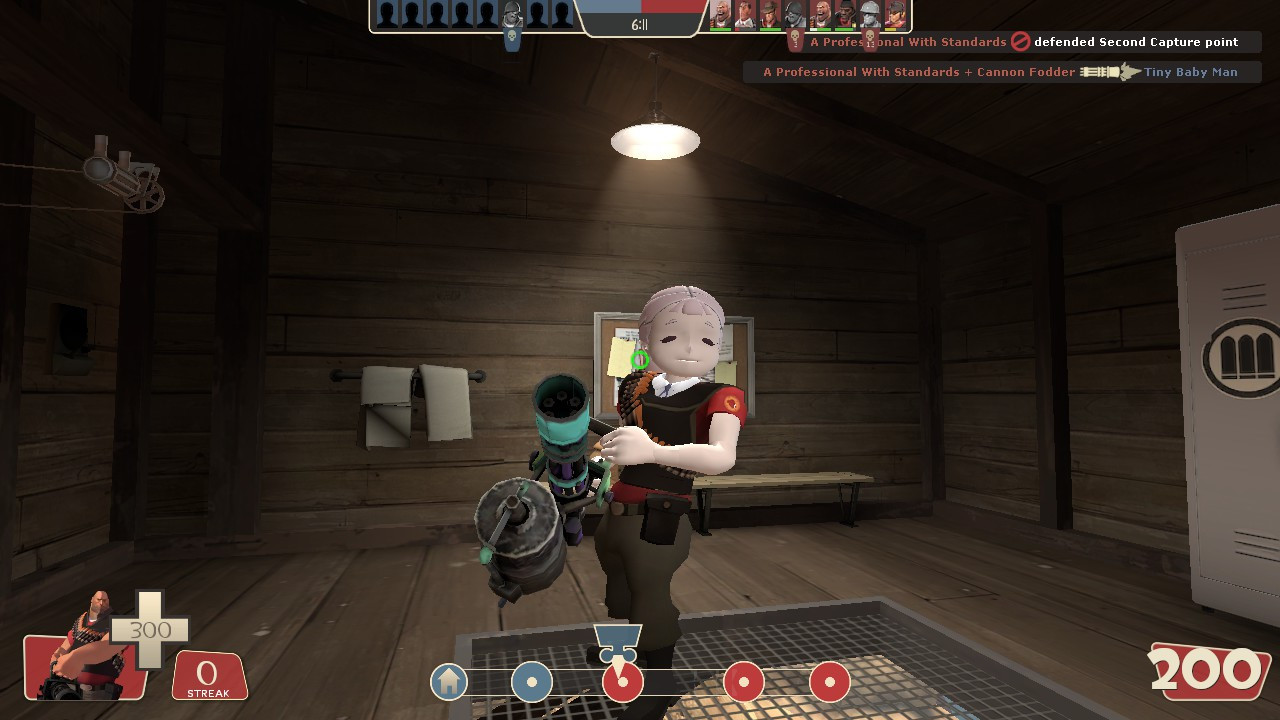Select the contested red capture point beneath the cart
The height and width of the screenshot is (720, 1280).
point(622,682)
